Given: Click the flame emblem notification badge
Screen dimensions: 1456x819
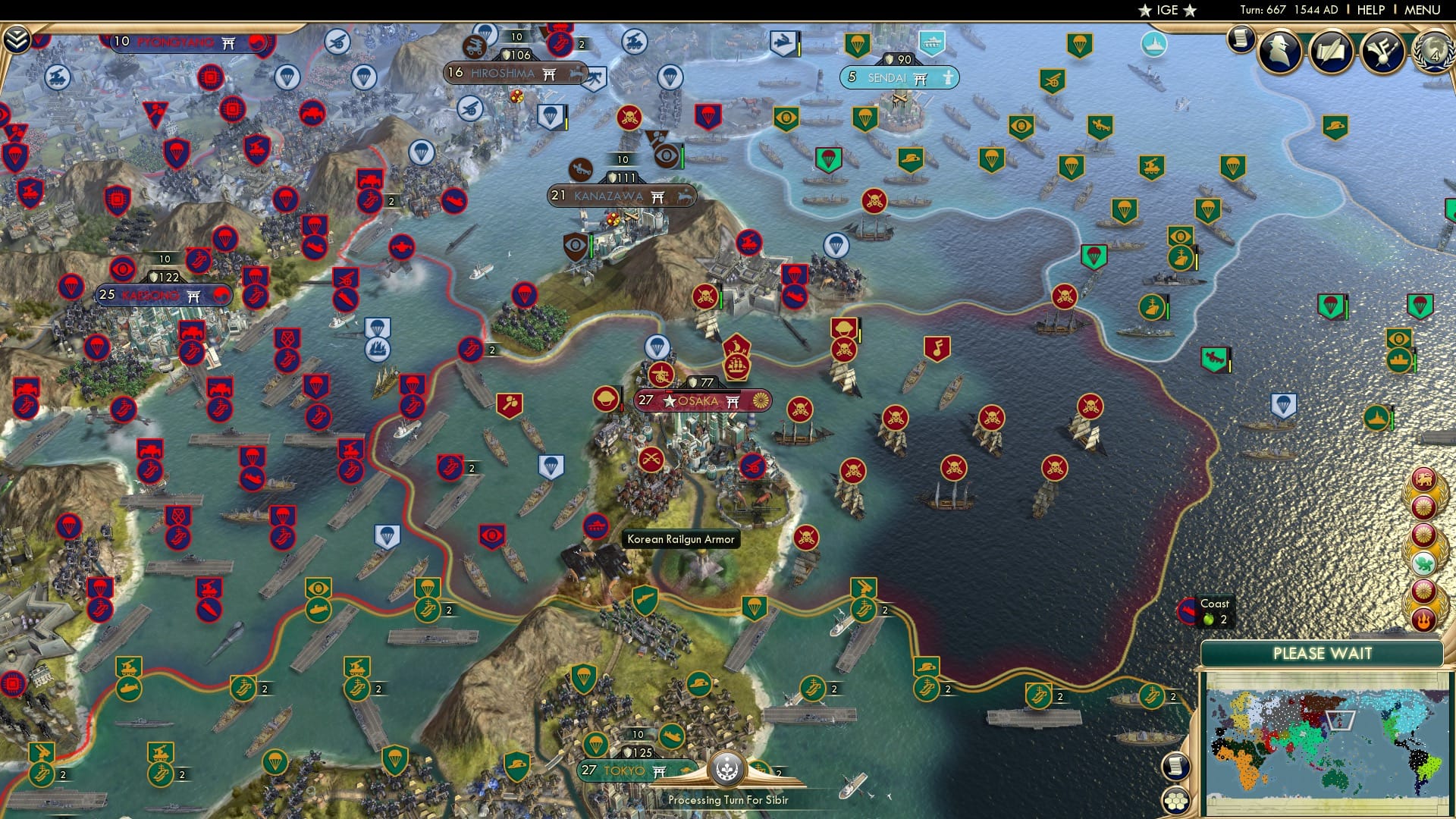Looking at the screenshot, I should coord(1423,620).
